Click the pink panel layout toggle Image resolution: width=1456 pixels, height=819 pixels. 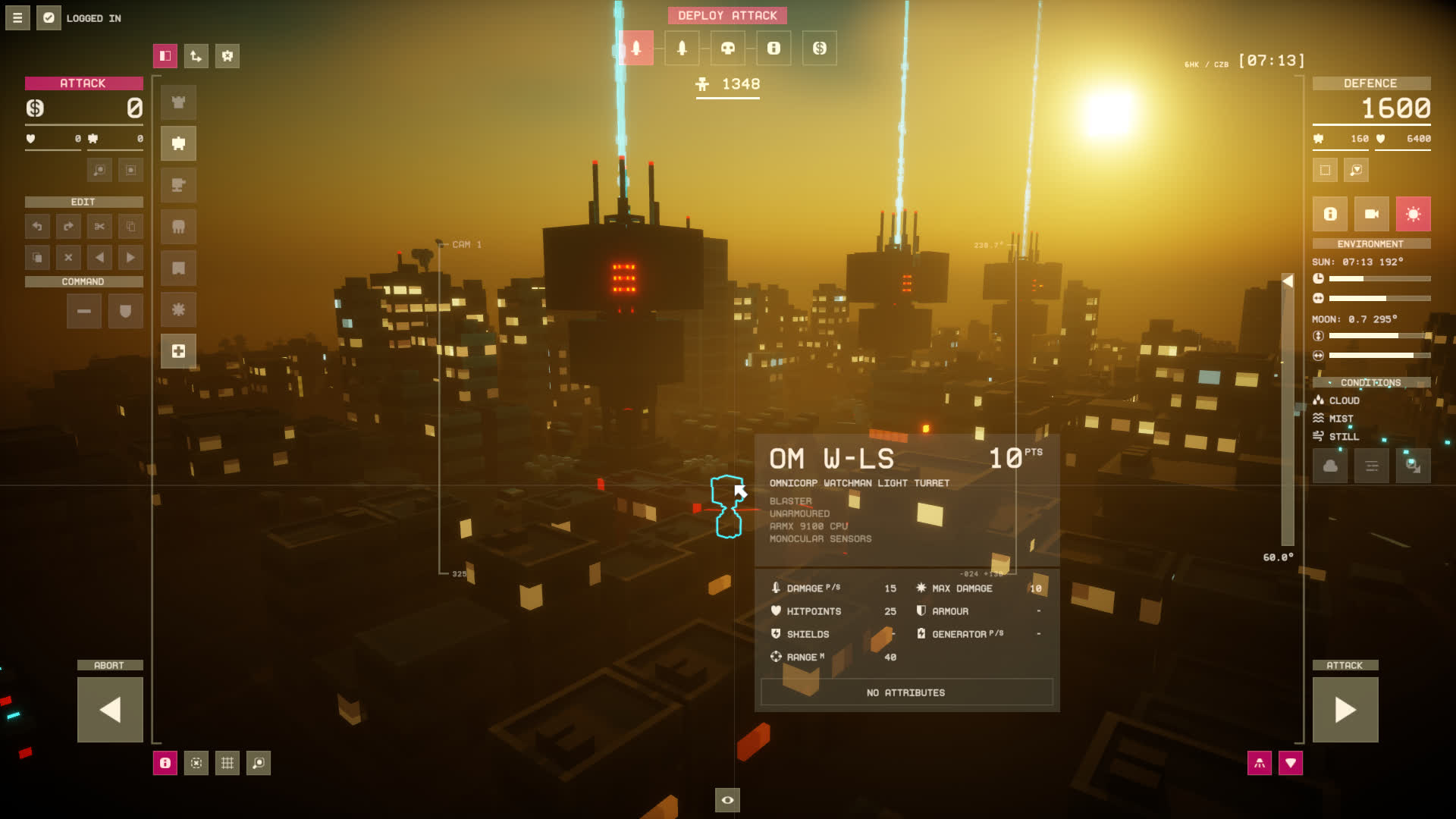tap(165, 56)
